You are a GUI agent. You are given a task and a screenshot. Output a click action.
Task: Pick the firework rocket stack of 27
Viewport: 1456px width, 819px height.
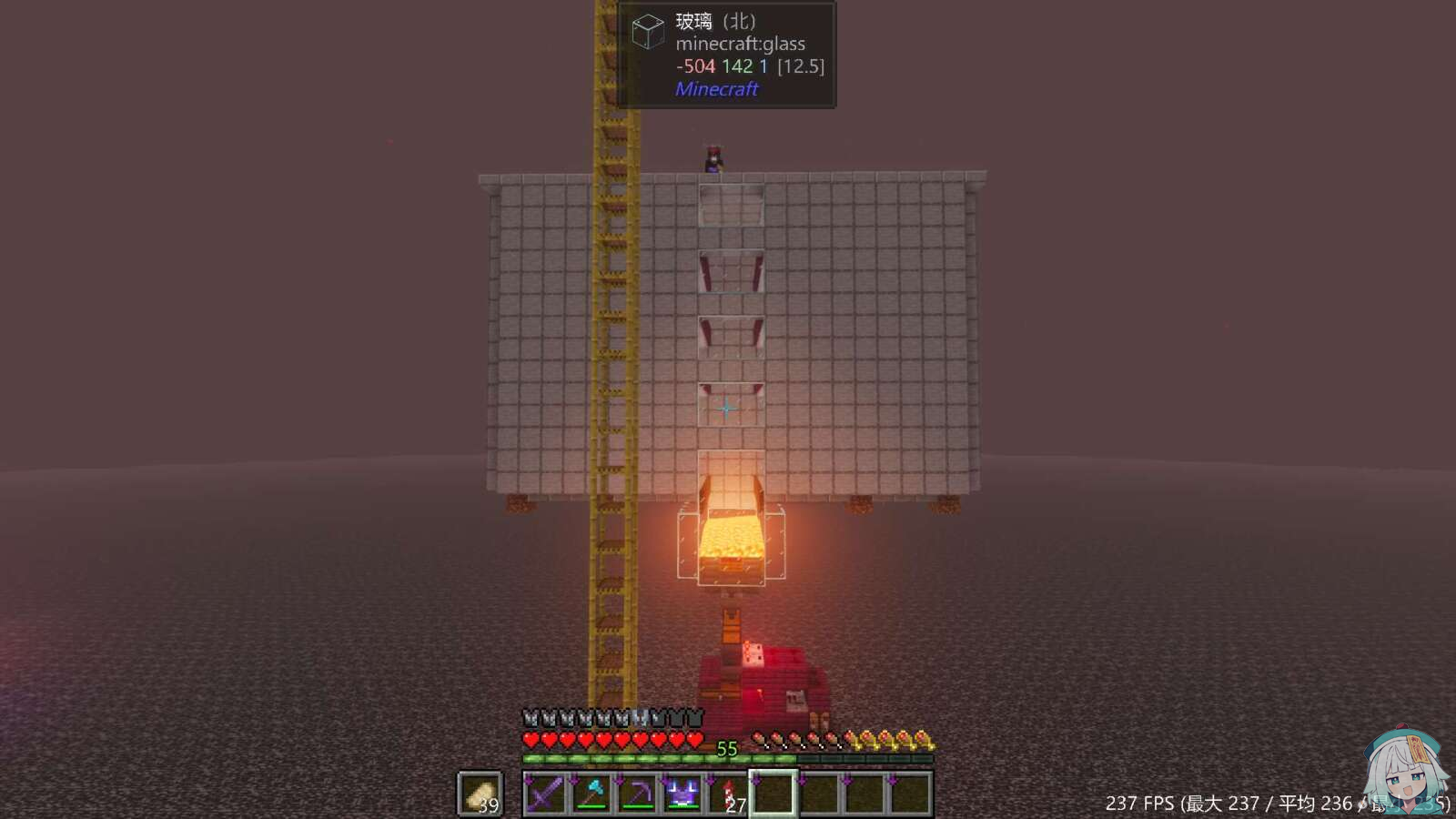click(x=728, y=794)
